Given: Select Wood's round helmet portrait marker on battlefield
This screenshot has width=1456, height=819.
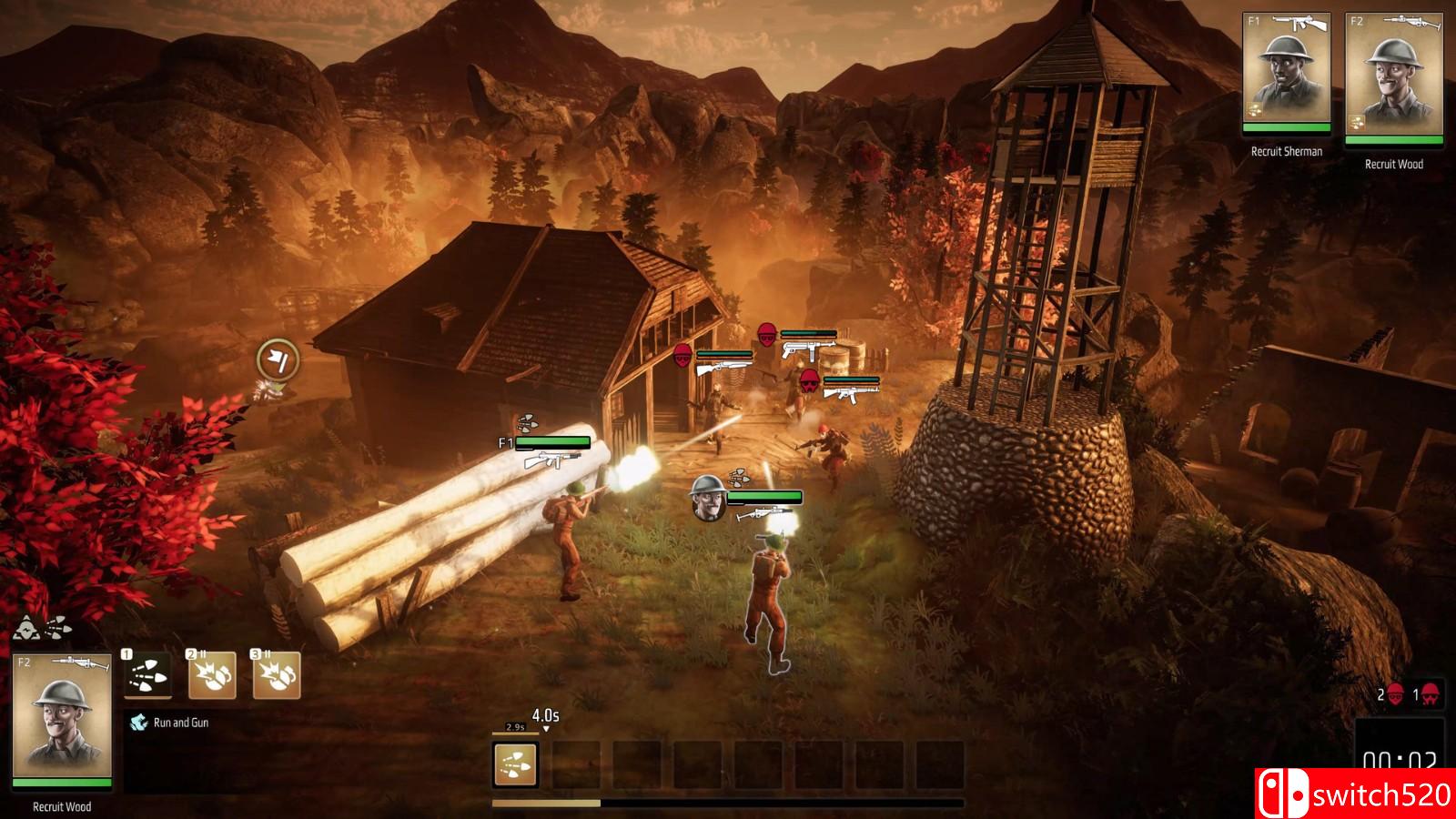Looking at the screenshot, I should pos(707,497).
